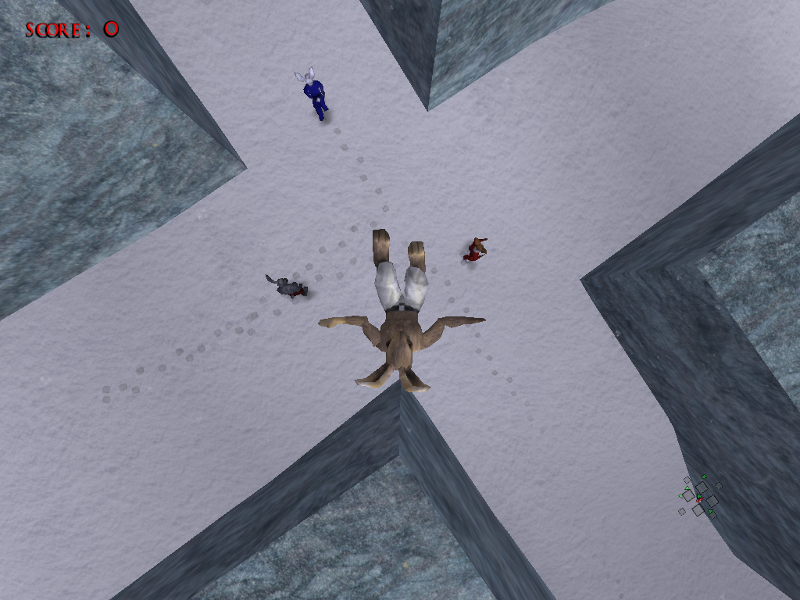Click the minimap radar overlay
The height and width of the screenshot is (600, 800).
tap(699, 497)
